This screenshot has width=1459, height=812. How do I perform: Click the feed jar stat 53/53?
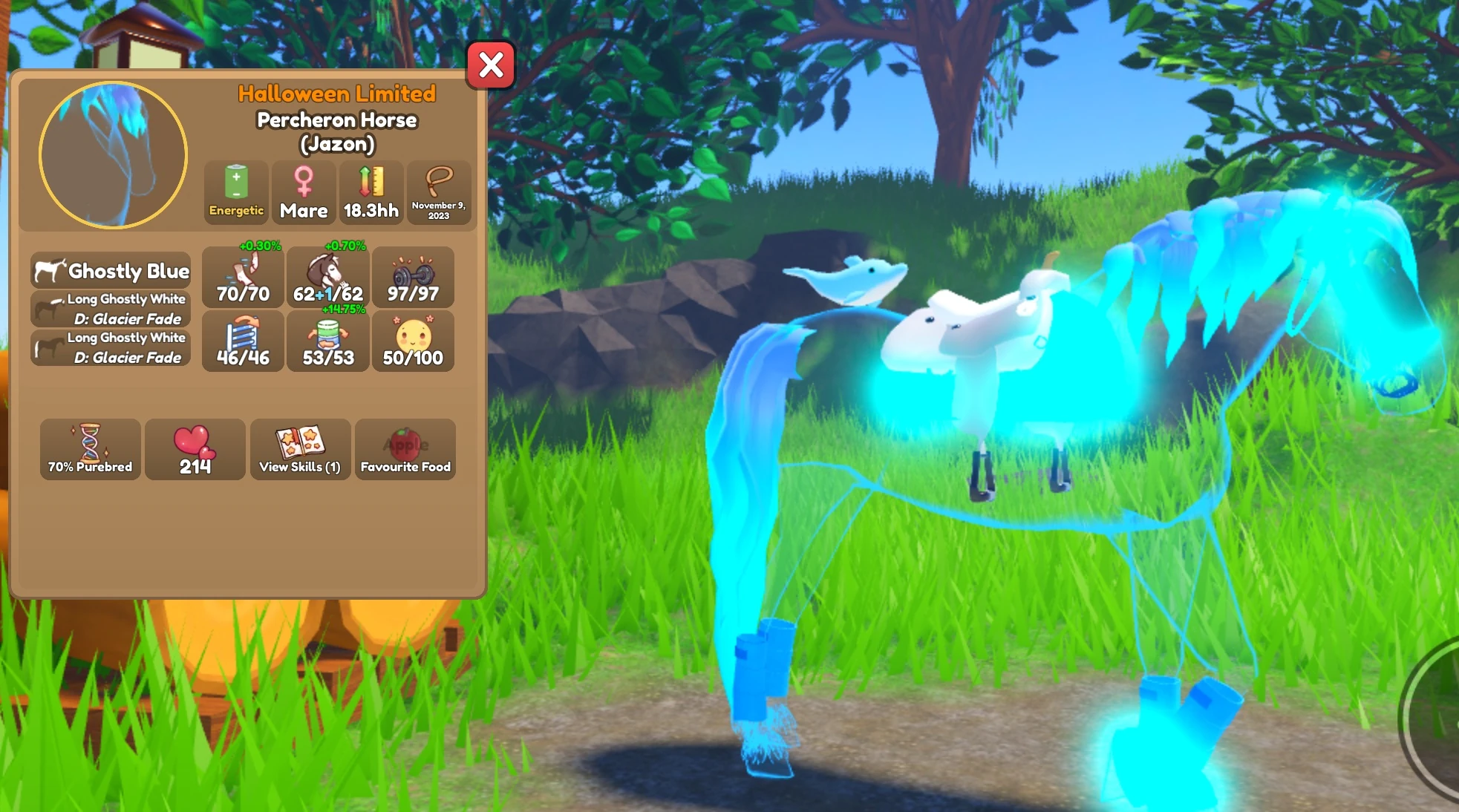pos(328,341)
